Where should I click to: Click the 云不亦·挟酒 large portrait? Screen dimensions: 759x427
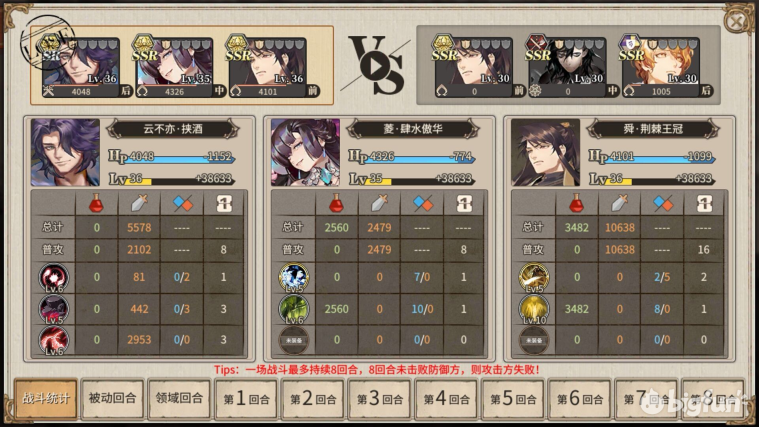[66, 153]
